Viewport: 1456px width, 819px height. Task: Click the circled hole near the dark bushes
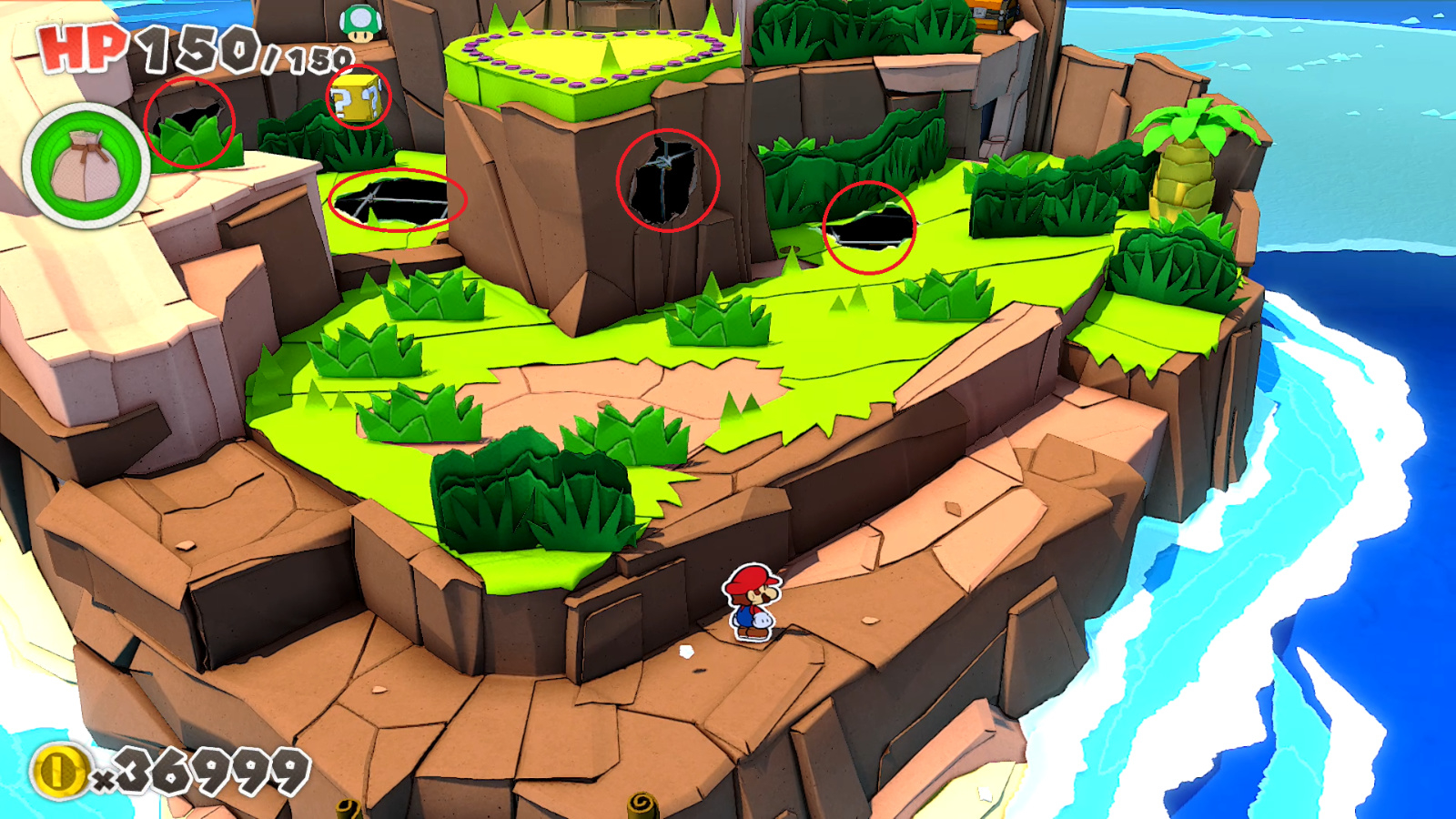click(x=869, y=229)
